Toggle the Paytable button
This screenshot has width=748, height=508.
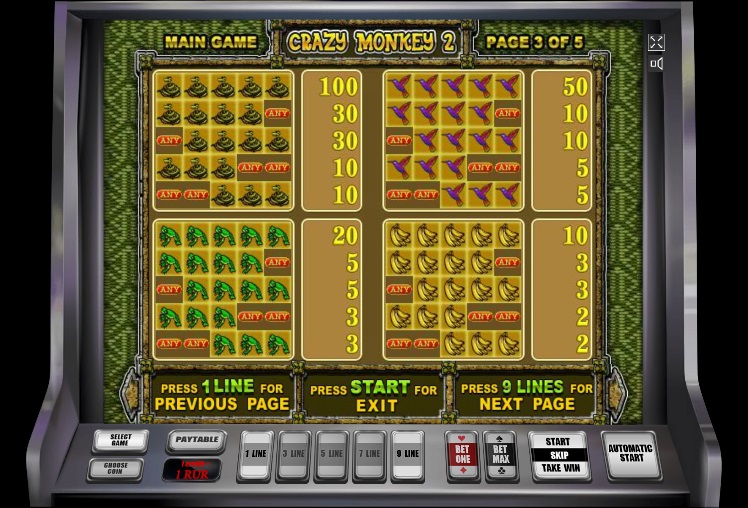[193, 439]
